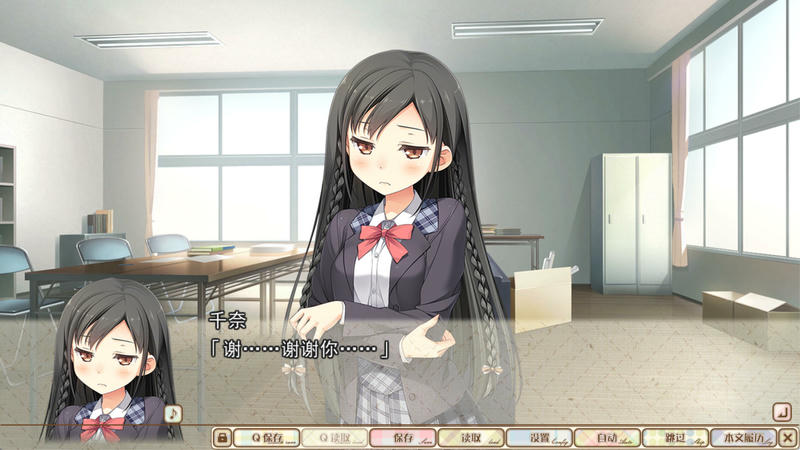Quick load with the Q读取 button
The image size is (800, 450).
click(334, 437)
